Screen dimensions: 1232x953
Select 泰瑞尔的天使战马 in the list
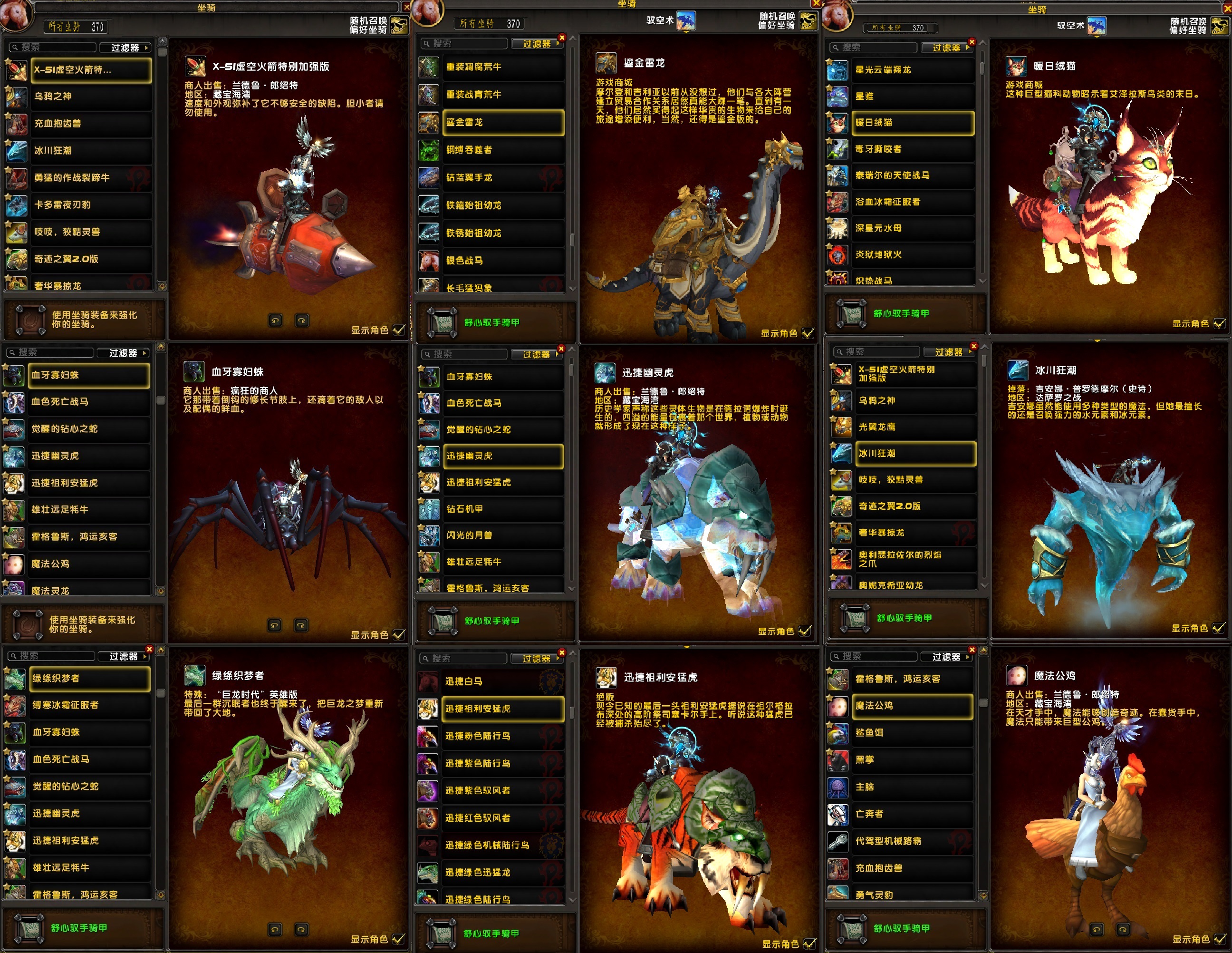pos(912,175)
